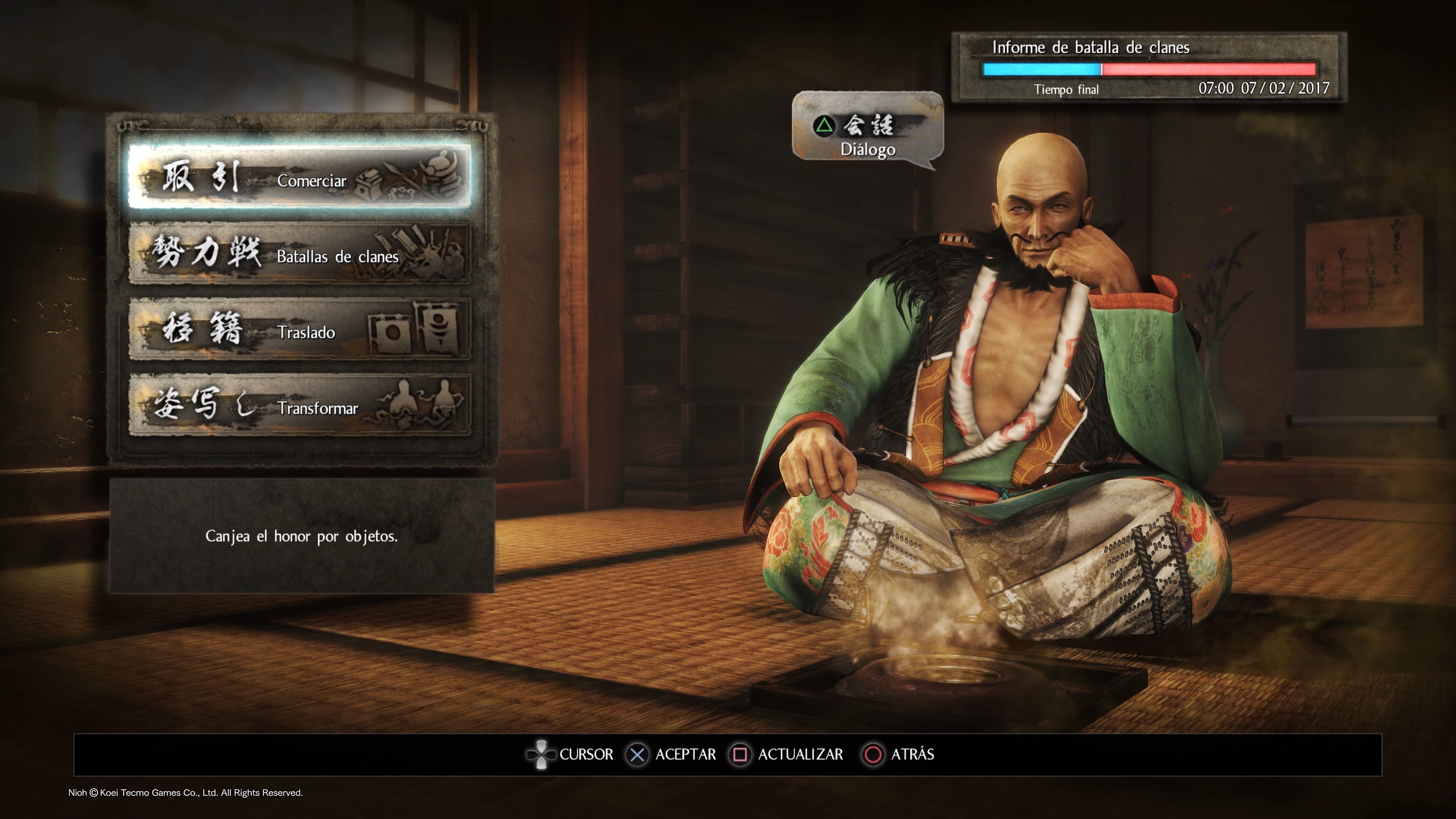The image size is (1456, 819).
Task: Select the Comerciar menu entry
Action: coord(300,177)
